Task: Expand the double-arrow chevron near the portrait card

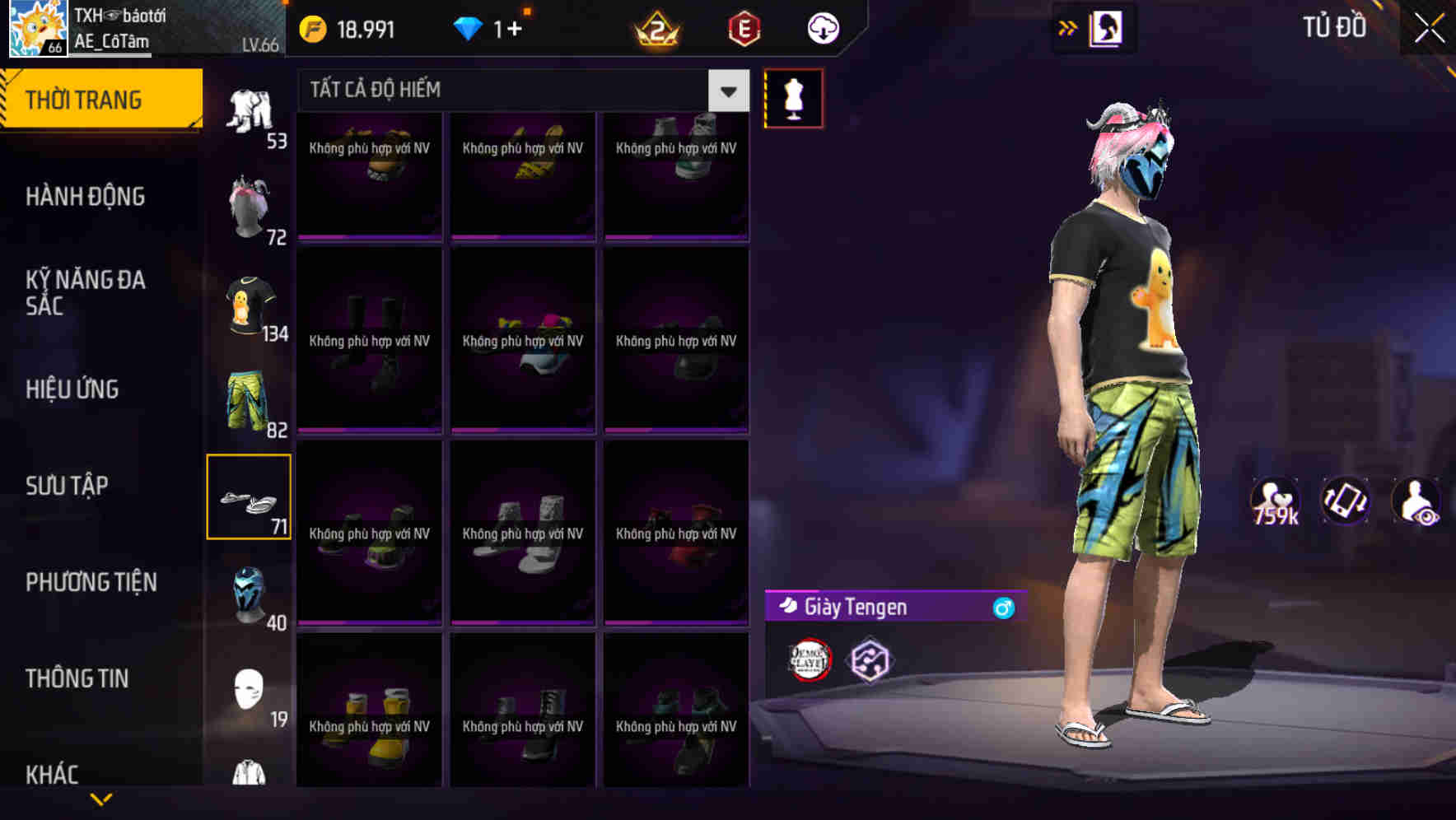Action: click(x=1067, y=27)
